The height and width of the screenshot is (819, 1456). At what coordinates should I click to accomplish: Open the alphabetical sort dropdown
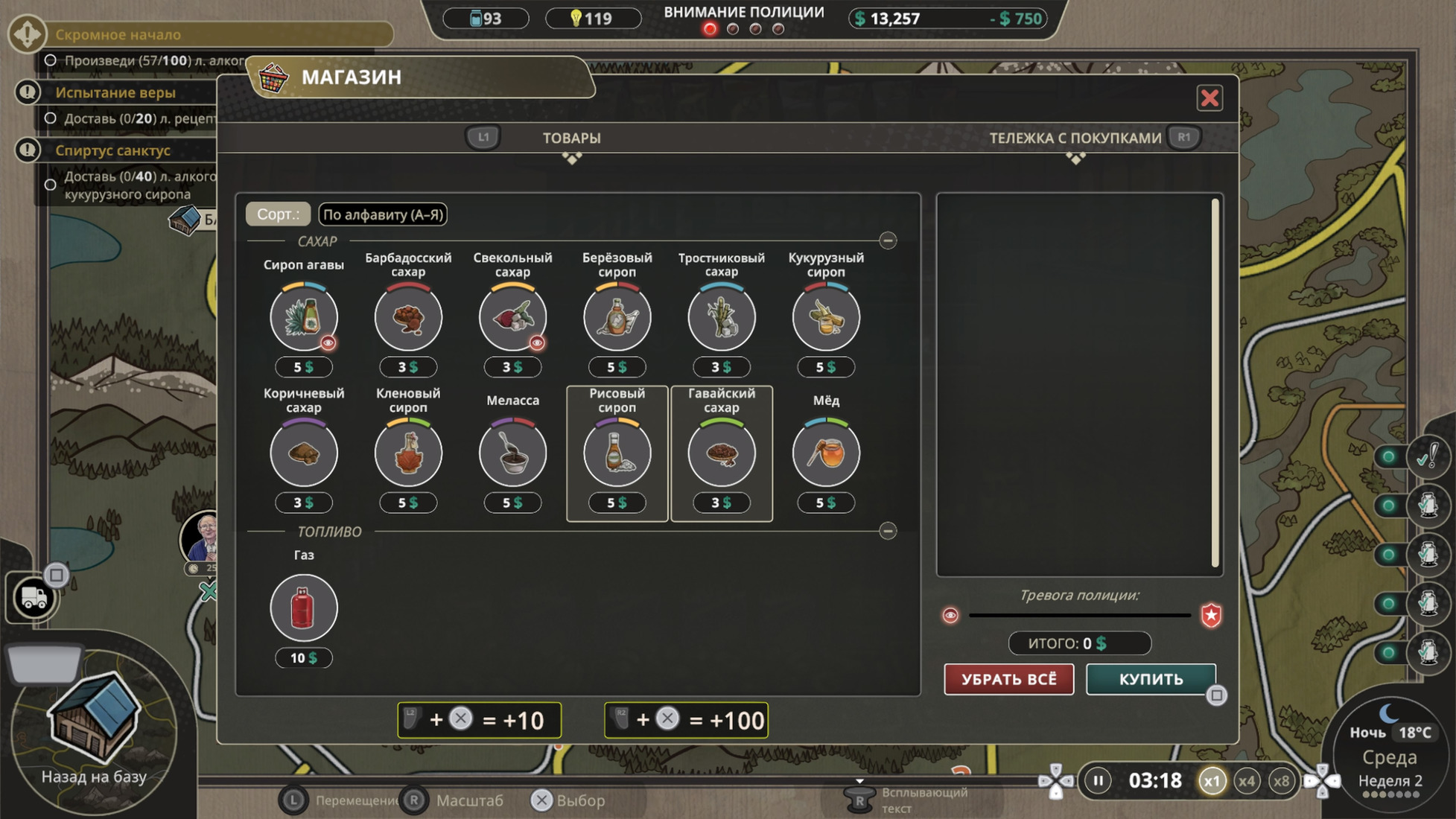point(383,214)
